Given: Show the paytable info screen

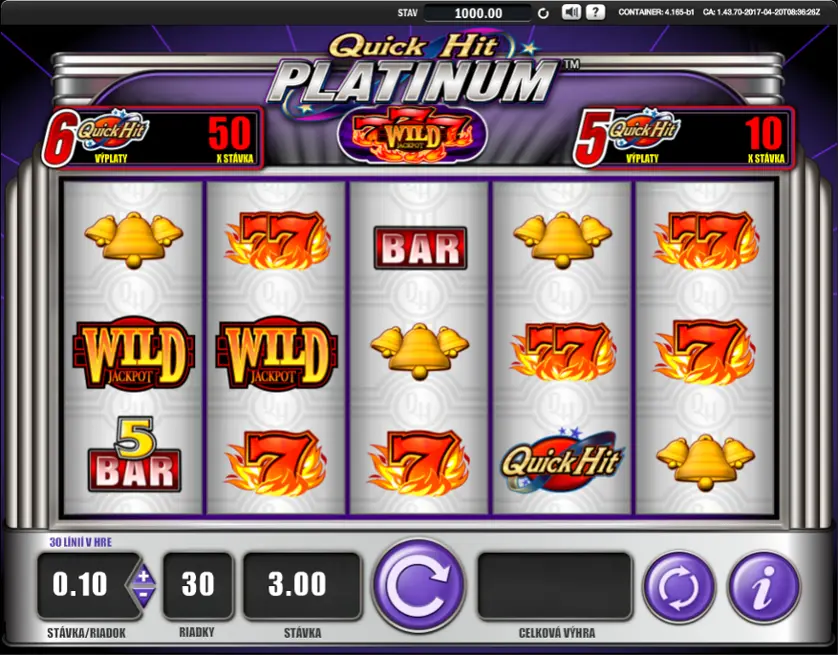Looking at the screenshot, I should click(x=763, y=586).
